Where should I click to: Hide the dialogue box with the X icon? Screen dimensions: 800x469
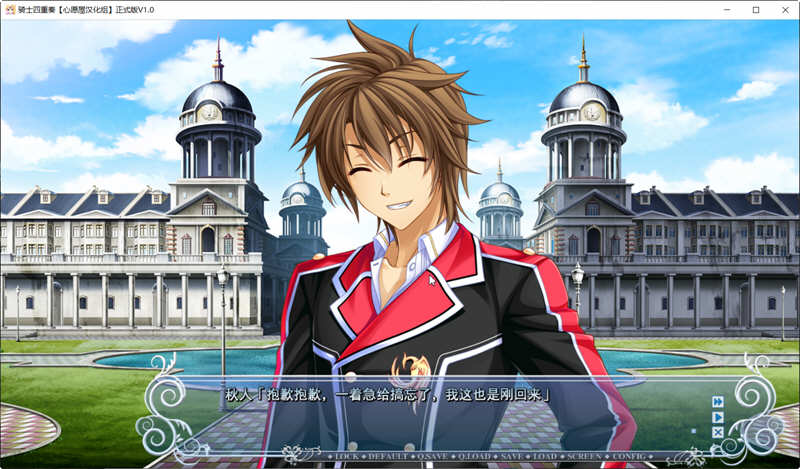coord(717,432)
